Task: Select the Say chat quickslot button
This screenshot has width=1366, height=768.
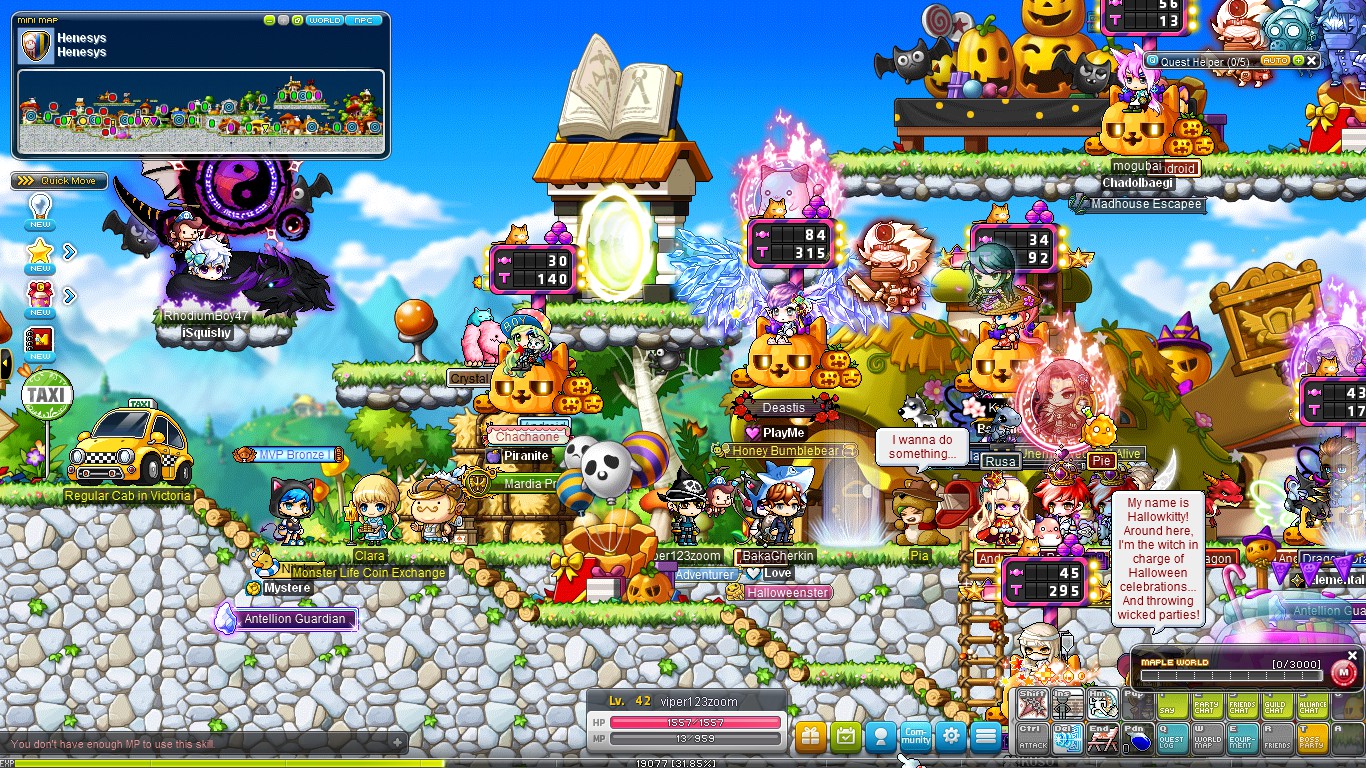Action: [x=1172, y=708]
